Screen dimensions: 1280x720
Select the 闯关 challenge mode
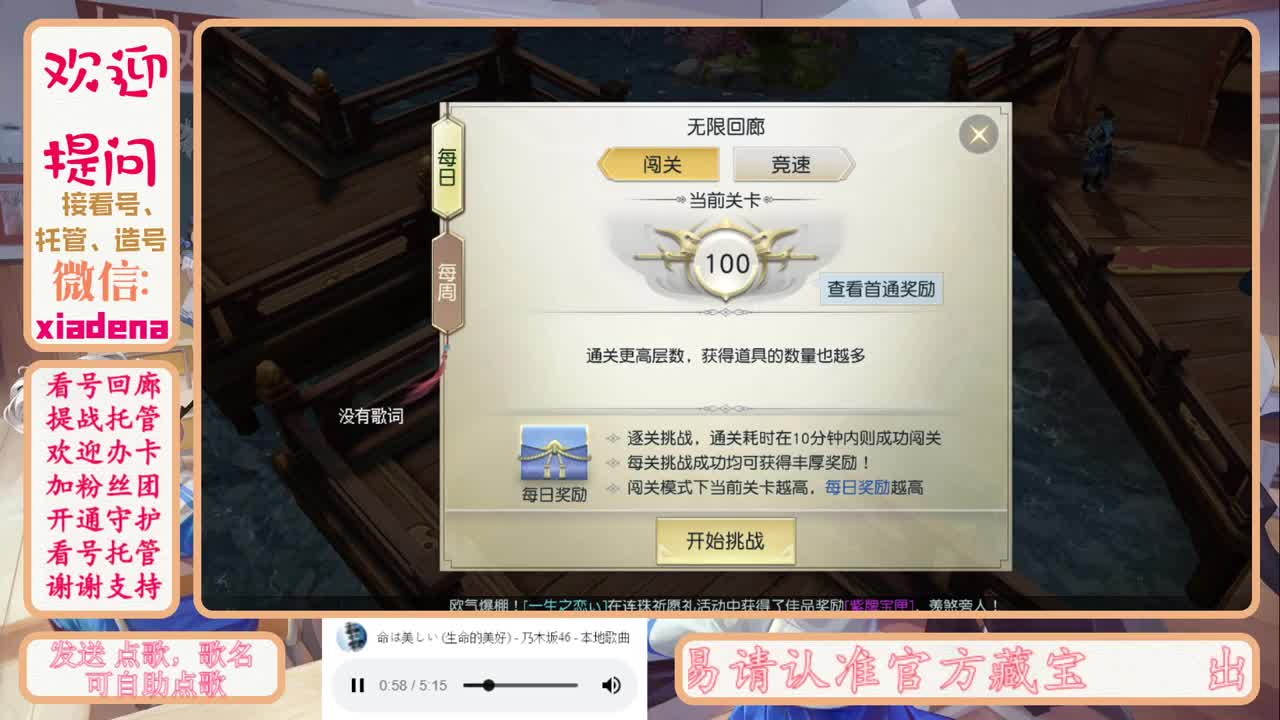660,163
